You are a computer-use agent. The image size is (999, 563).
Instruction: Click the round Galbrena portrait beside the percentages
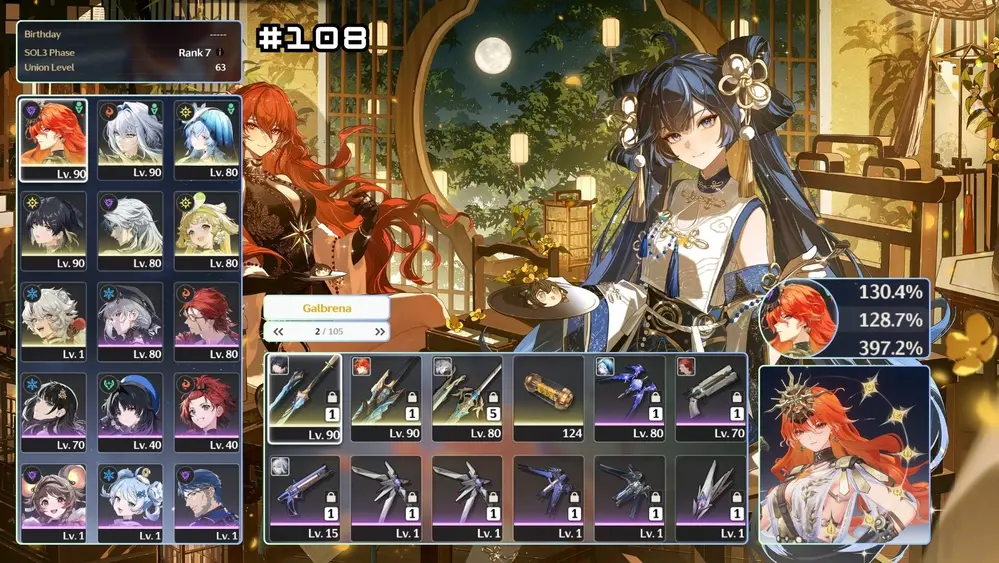tap(798, 318)
